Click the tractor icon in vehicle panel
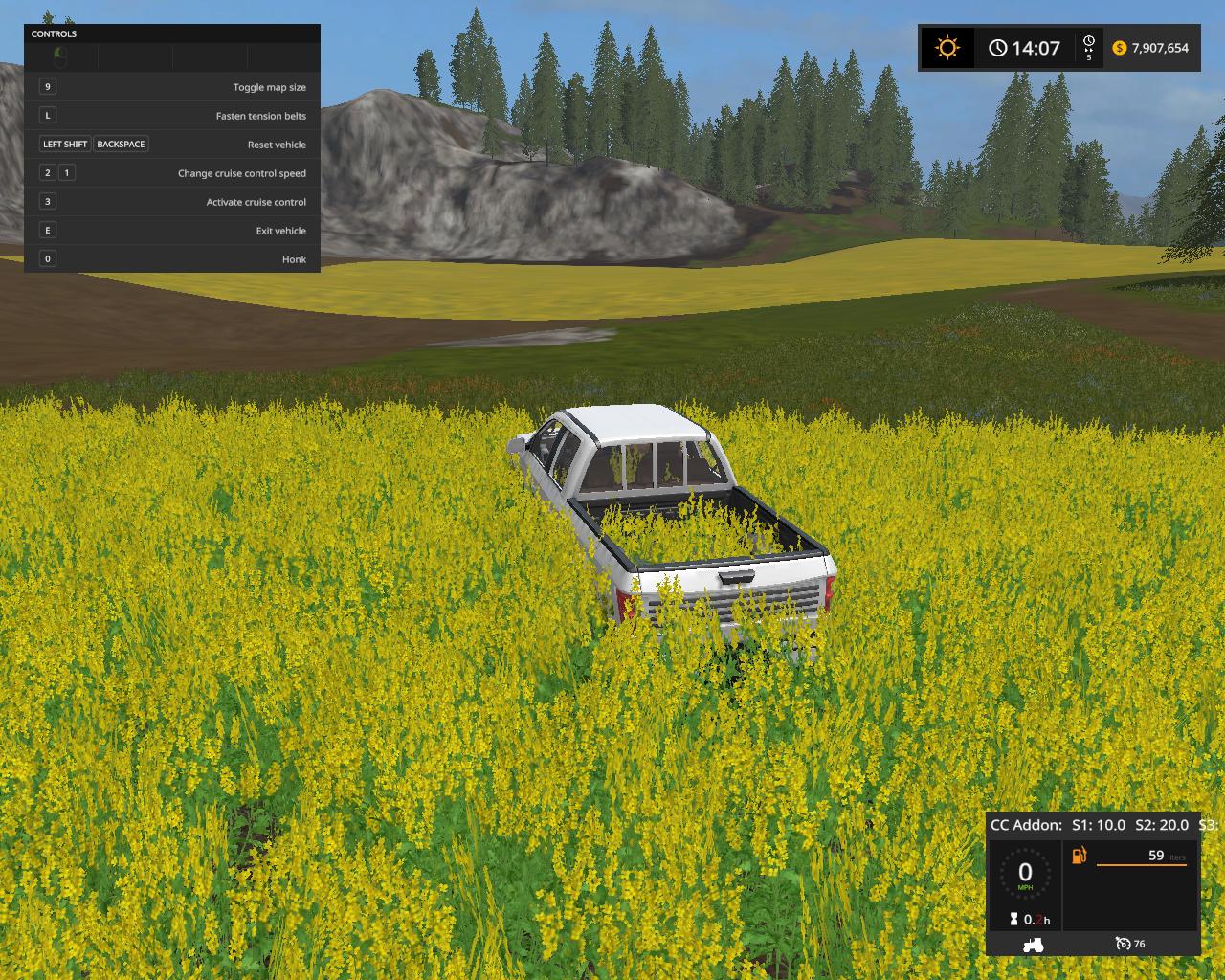Image resolution: width=1225 pixels, height=980 pixels. (x=1034, y=945)
